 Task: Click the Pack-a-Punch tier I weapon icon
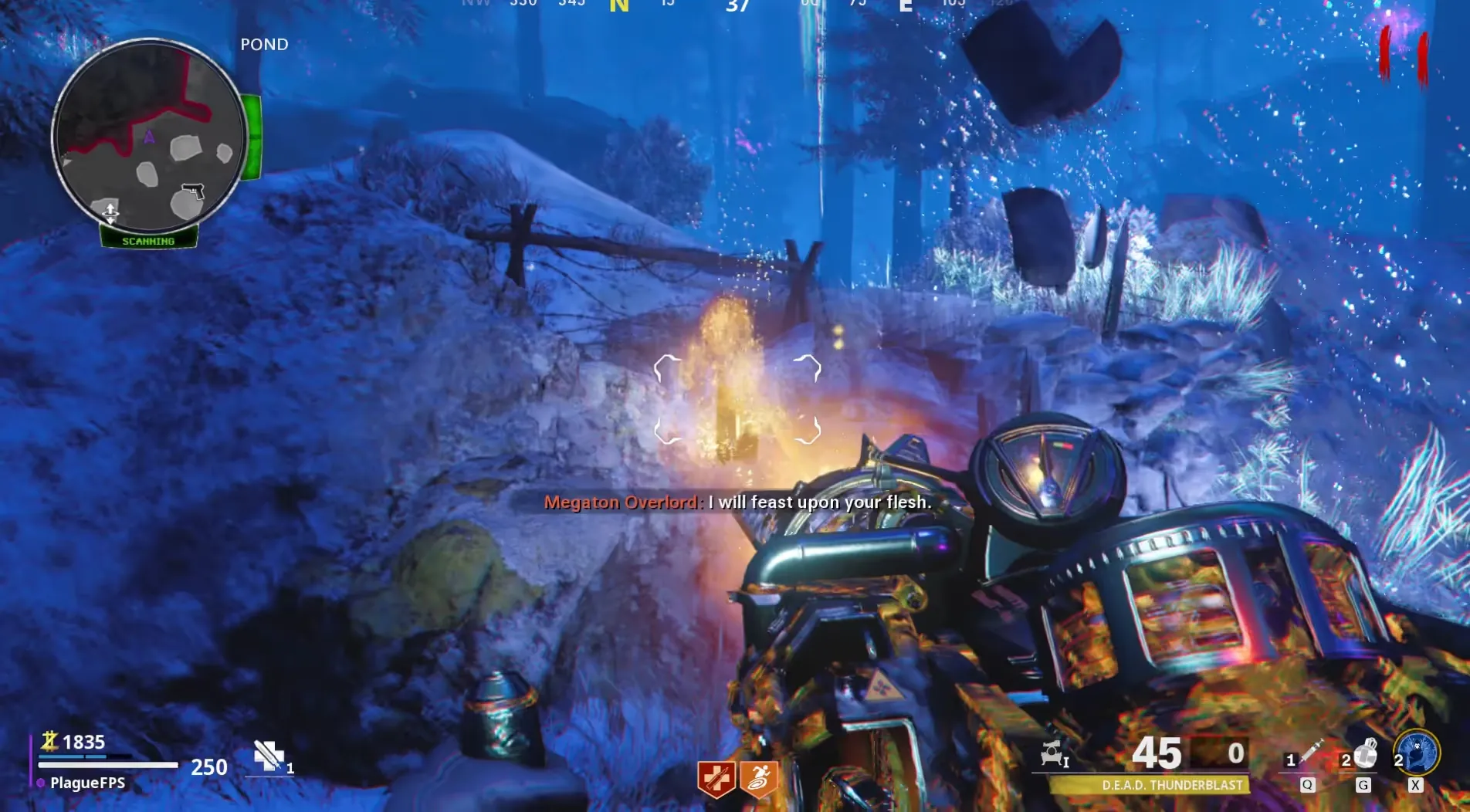point(1054,753)
